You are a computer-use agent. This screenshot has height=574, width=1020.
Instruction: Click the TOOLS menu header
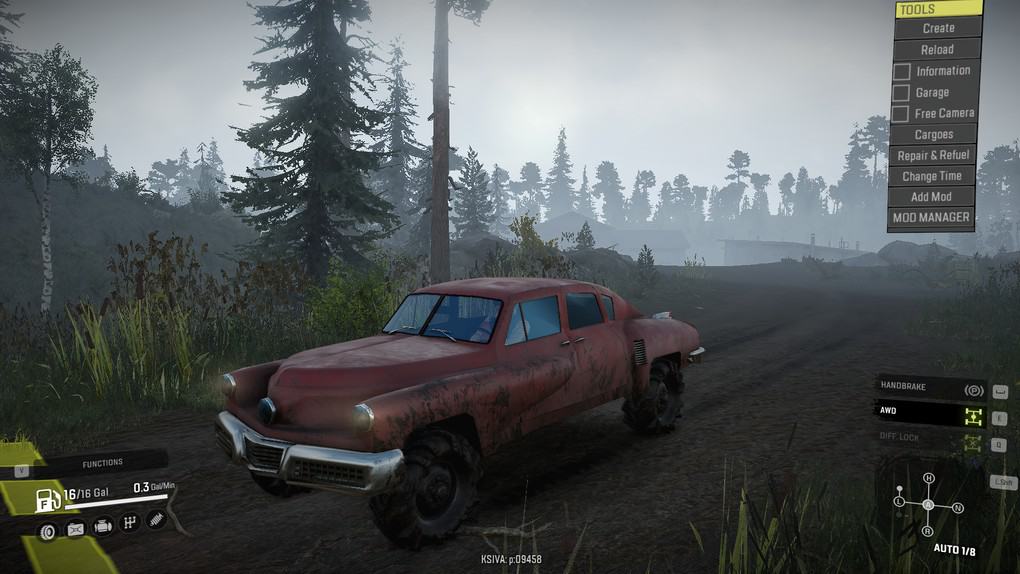click(x=937, y=9)
